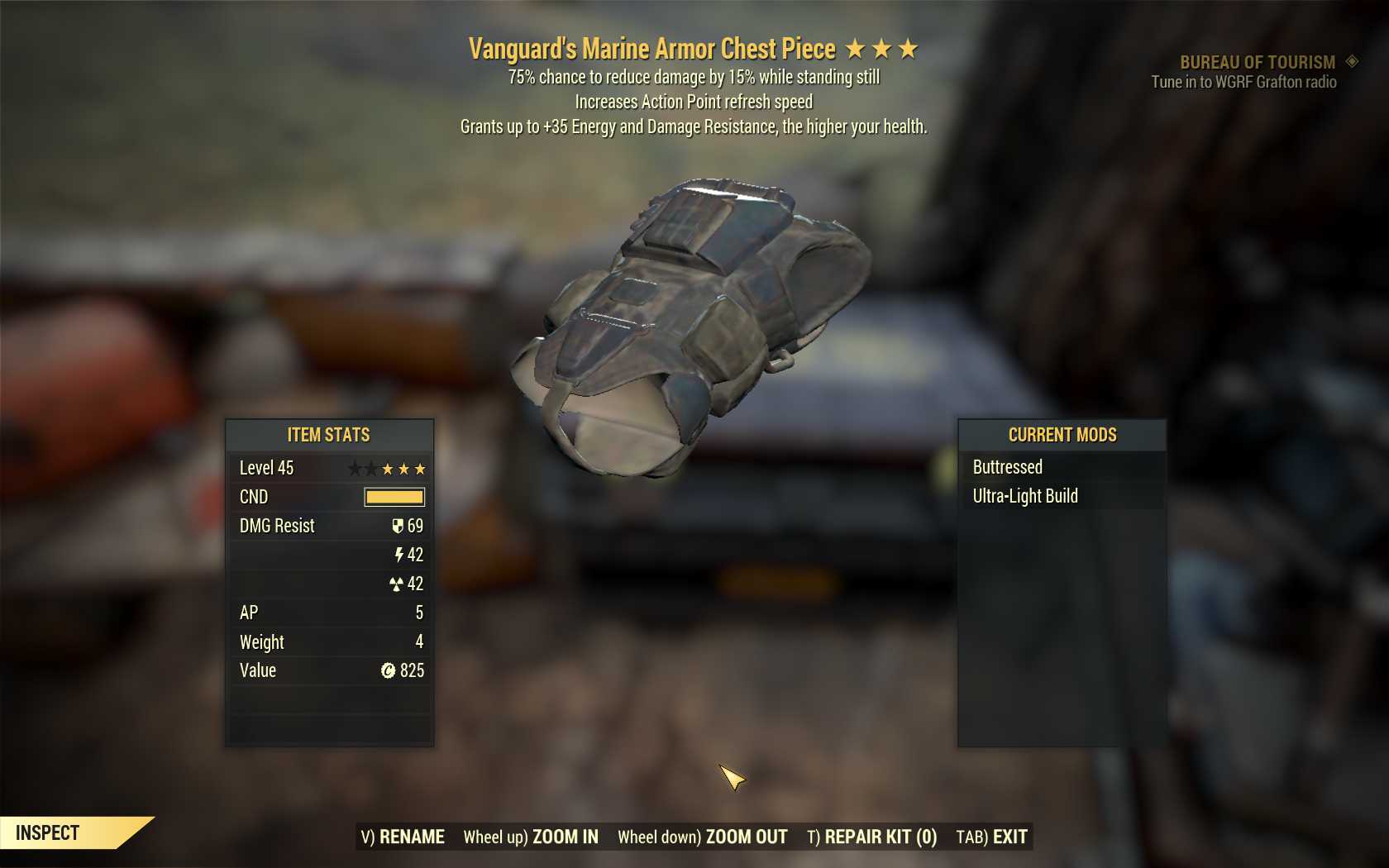Exit the inspect screen
Viewport: 1389px width, 868px height.
pos(991,837)
